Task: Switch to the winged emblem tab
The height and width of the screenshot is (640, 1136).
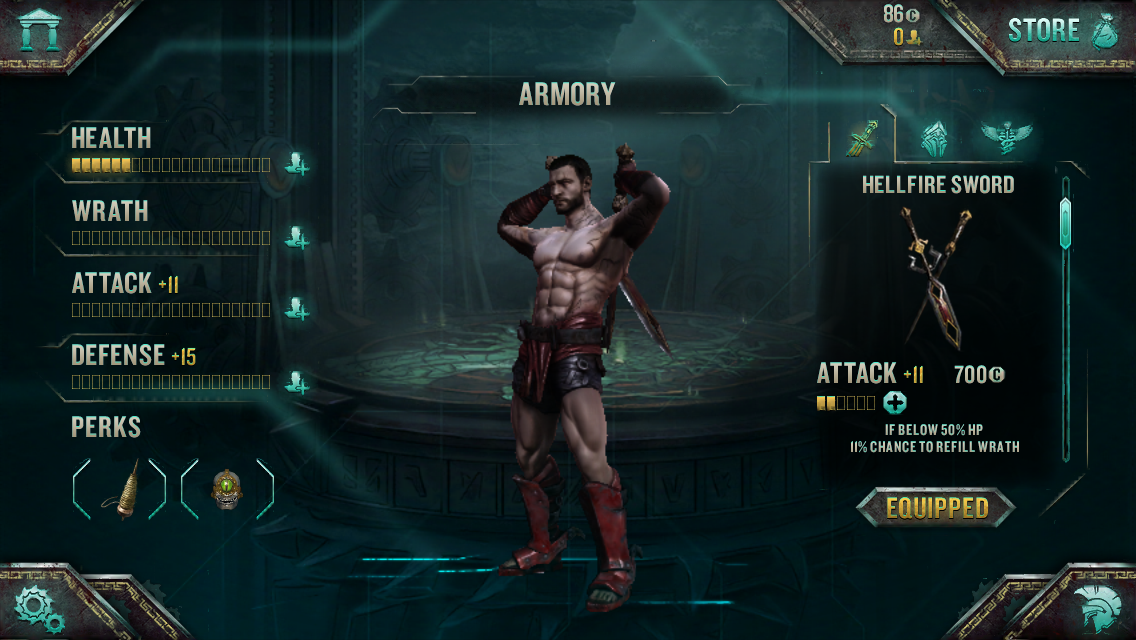Action: coord(1005,136)
